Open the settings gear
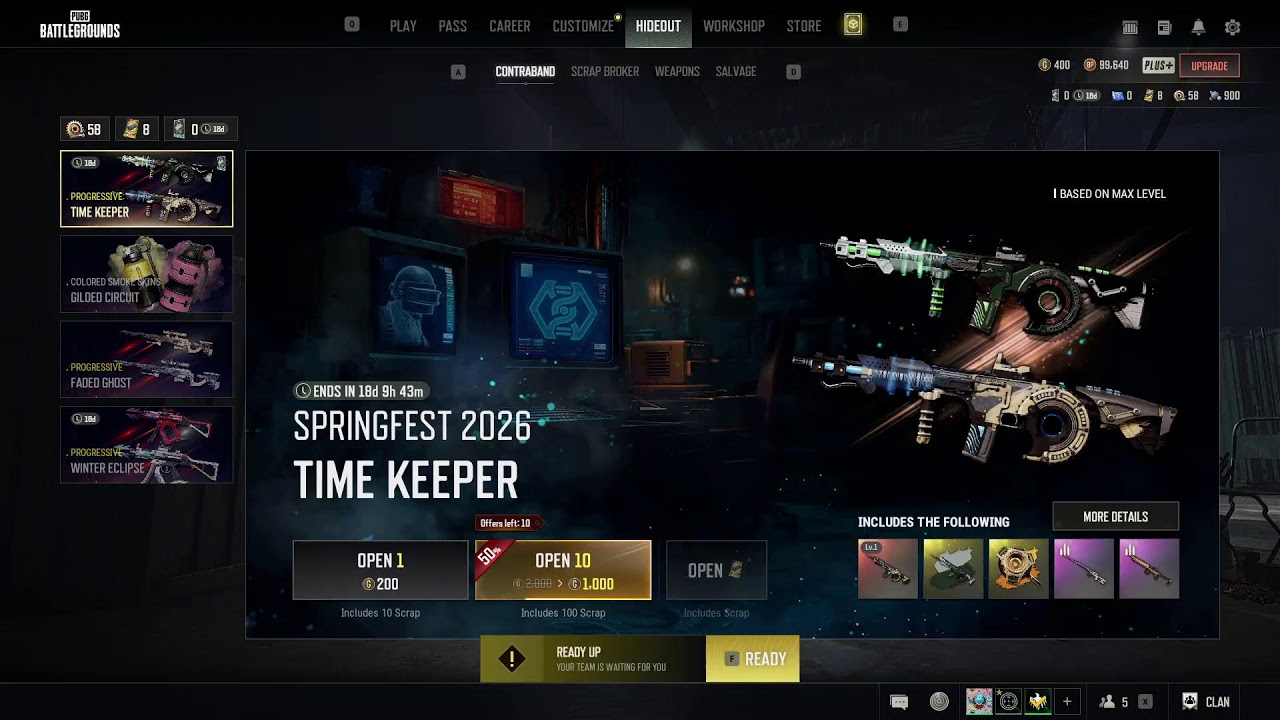This screenshot has height=720, width=1280. coord(1232,28)
